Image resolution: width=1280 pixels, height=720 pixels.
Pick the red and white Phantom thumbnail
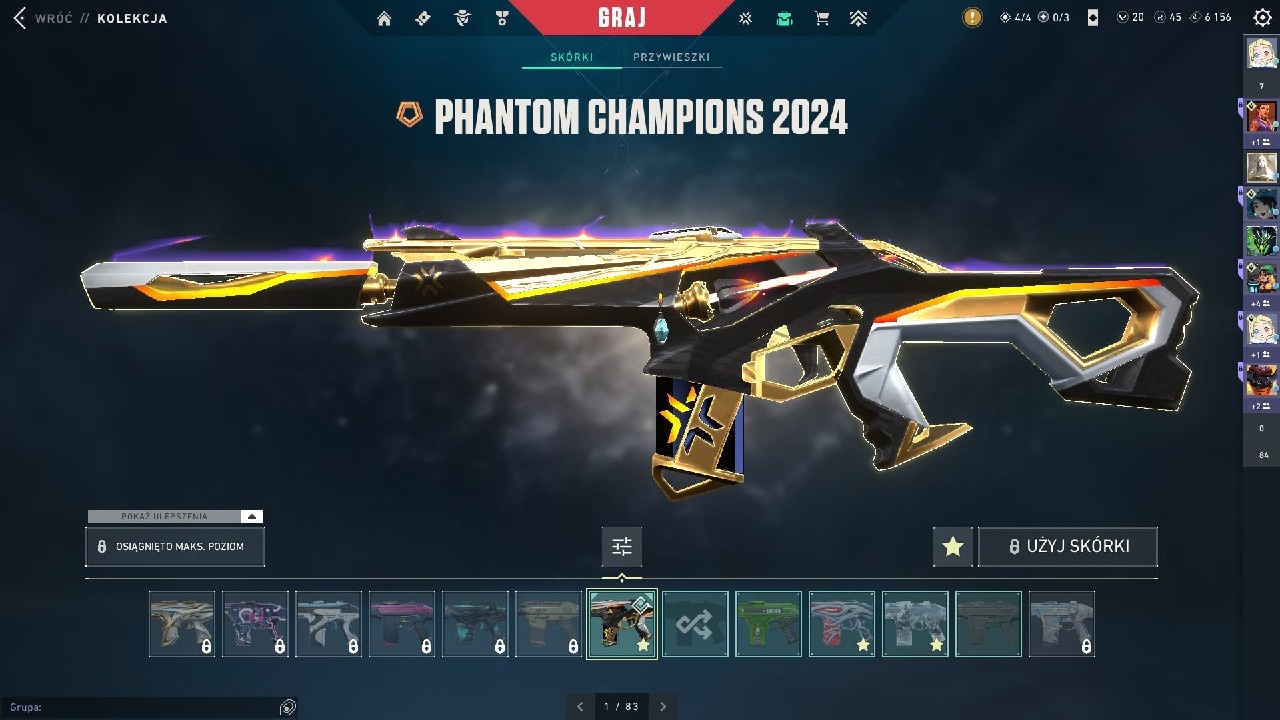coord(841,624)
